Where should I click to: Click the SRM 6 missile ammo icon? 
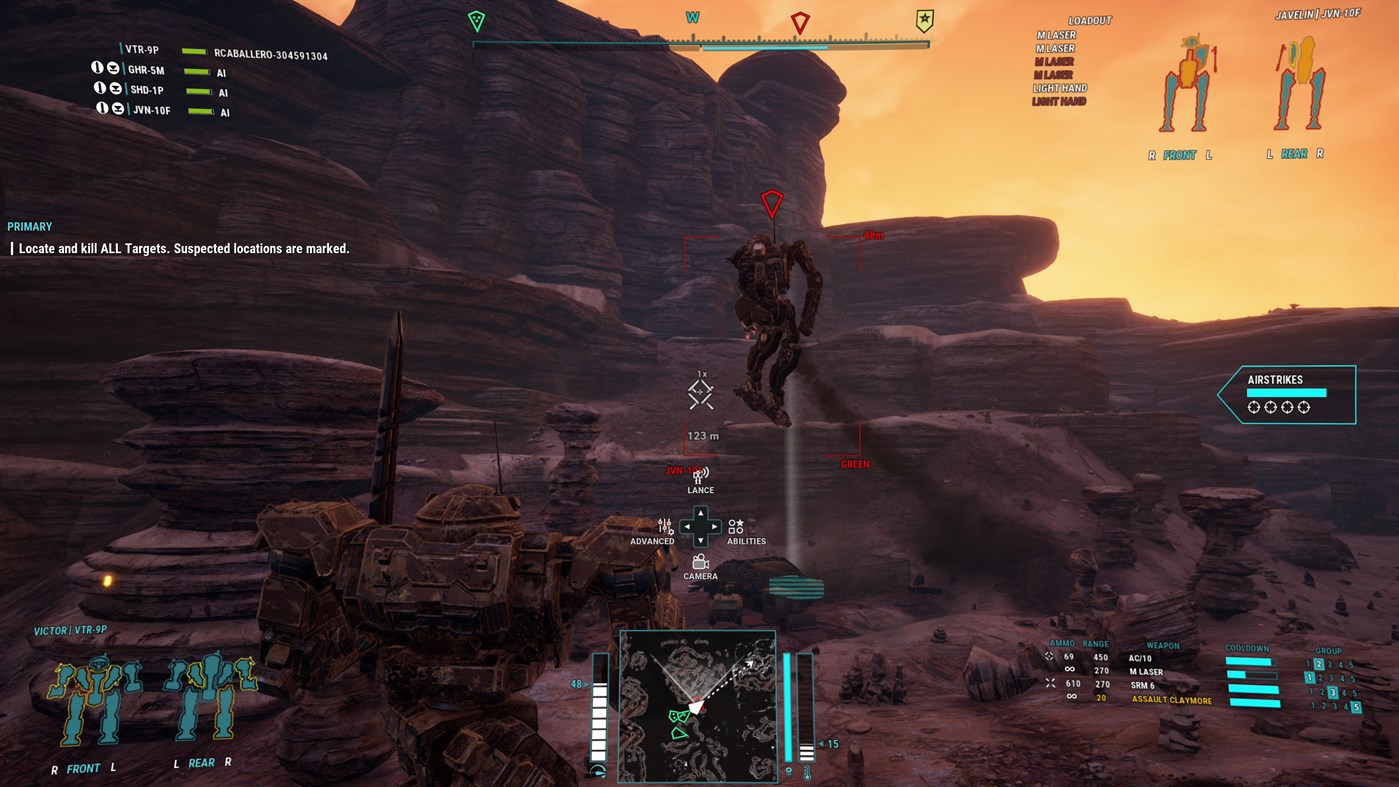coord(1048,684)
